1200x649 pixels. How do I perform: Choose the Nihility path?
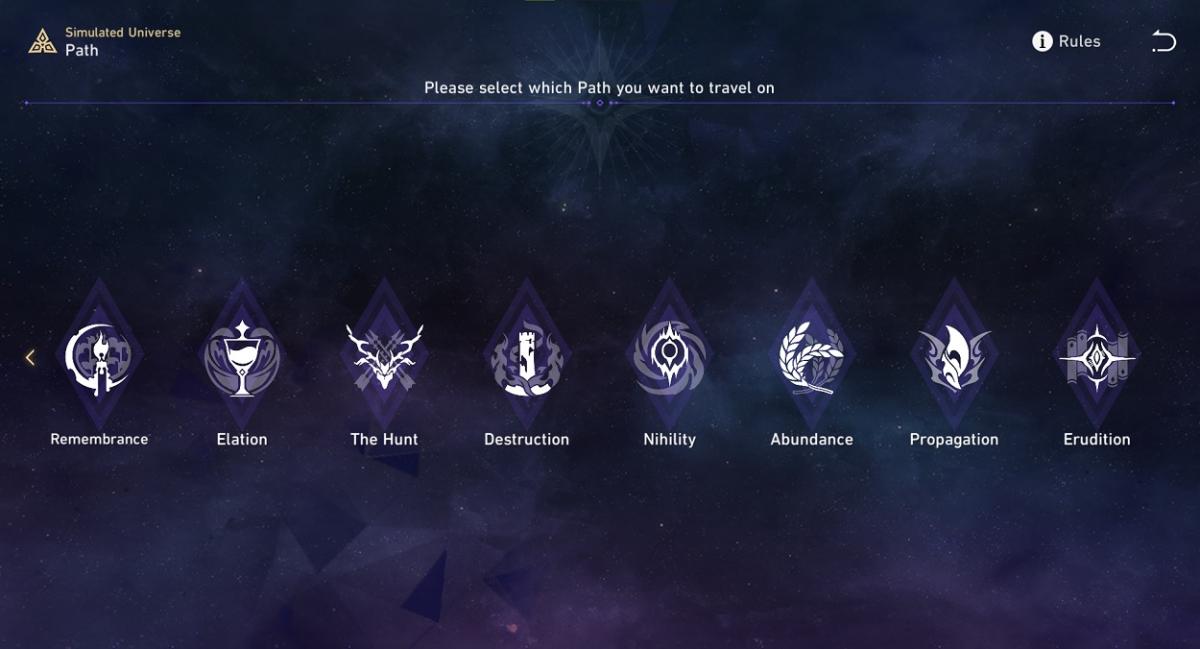pos(669,358)
